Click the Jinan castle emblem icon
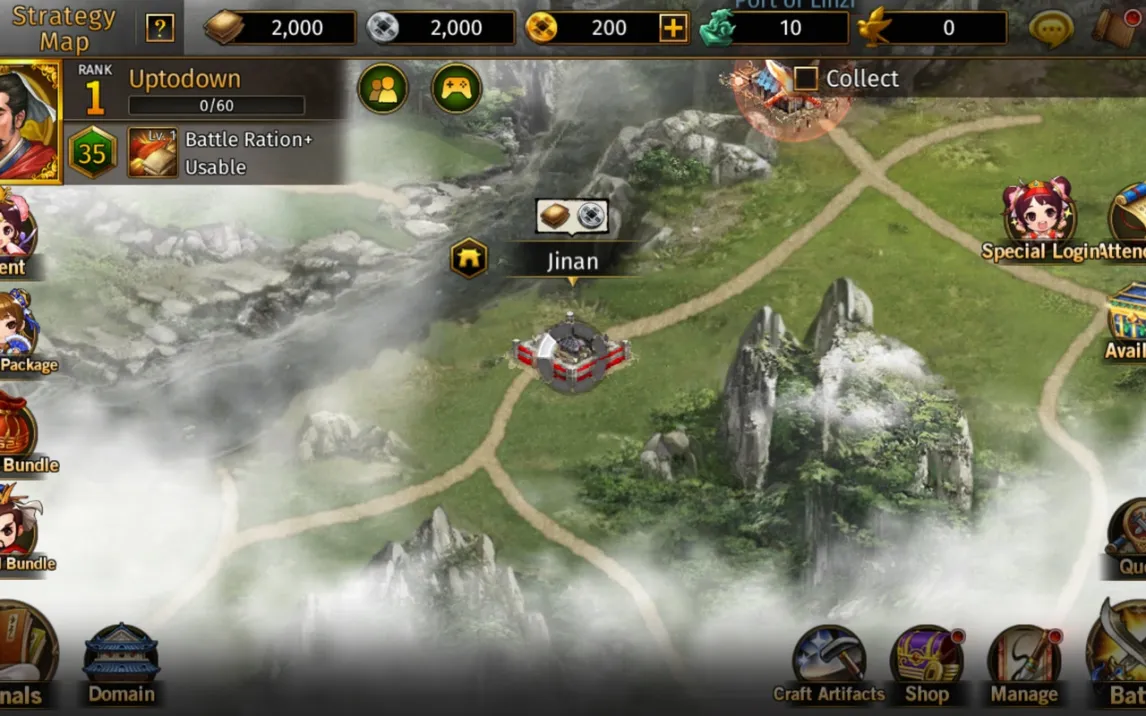 468,259
